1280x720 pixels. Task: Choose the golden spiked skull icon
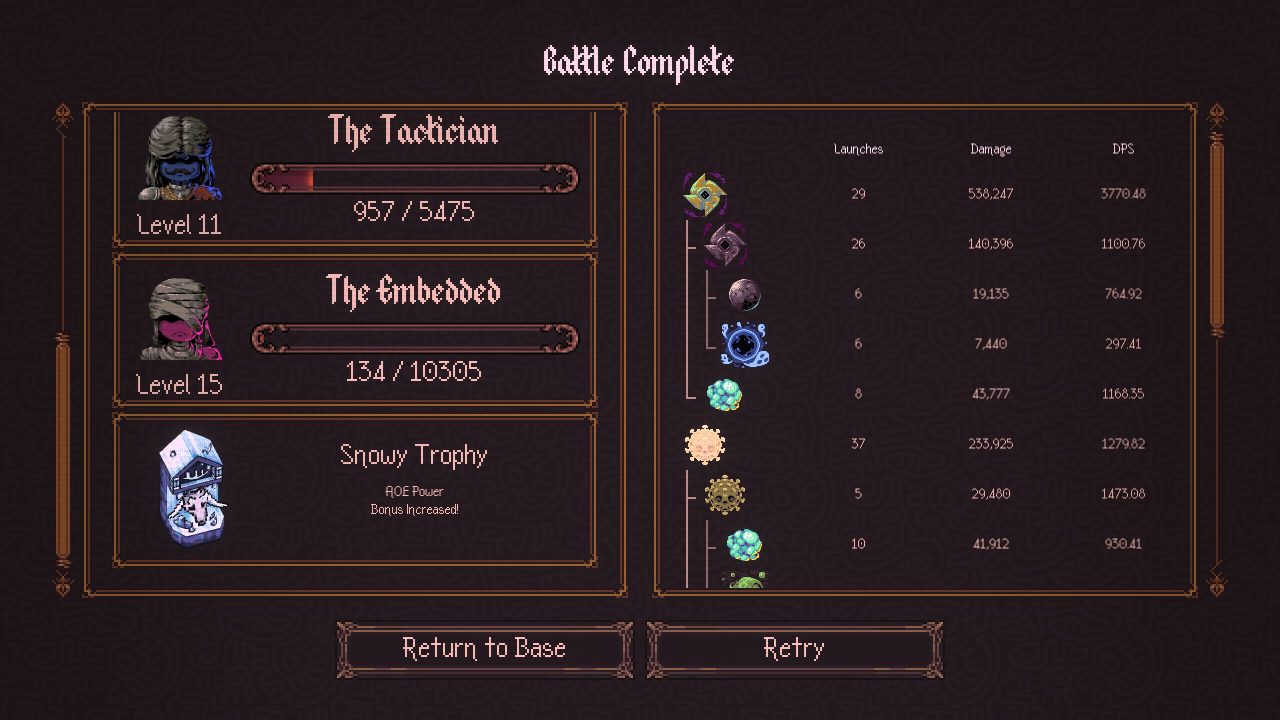(724, 494)
